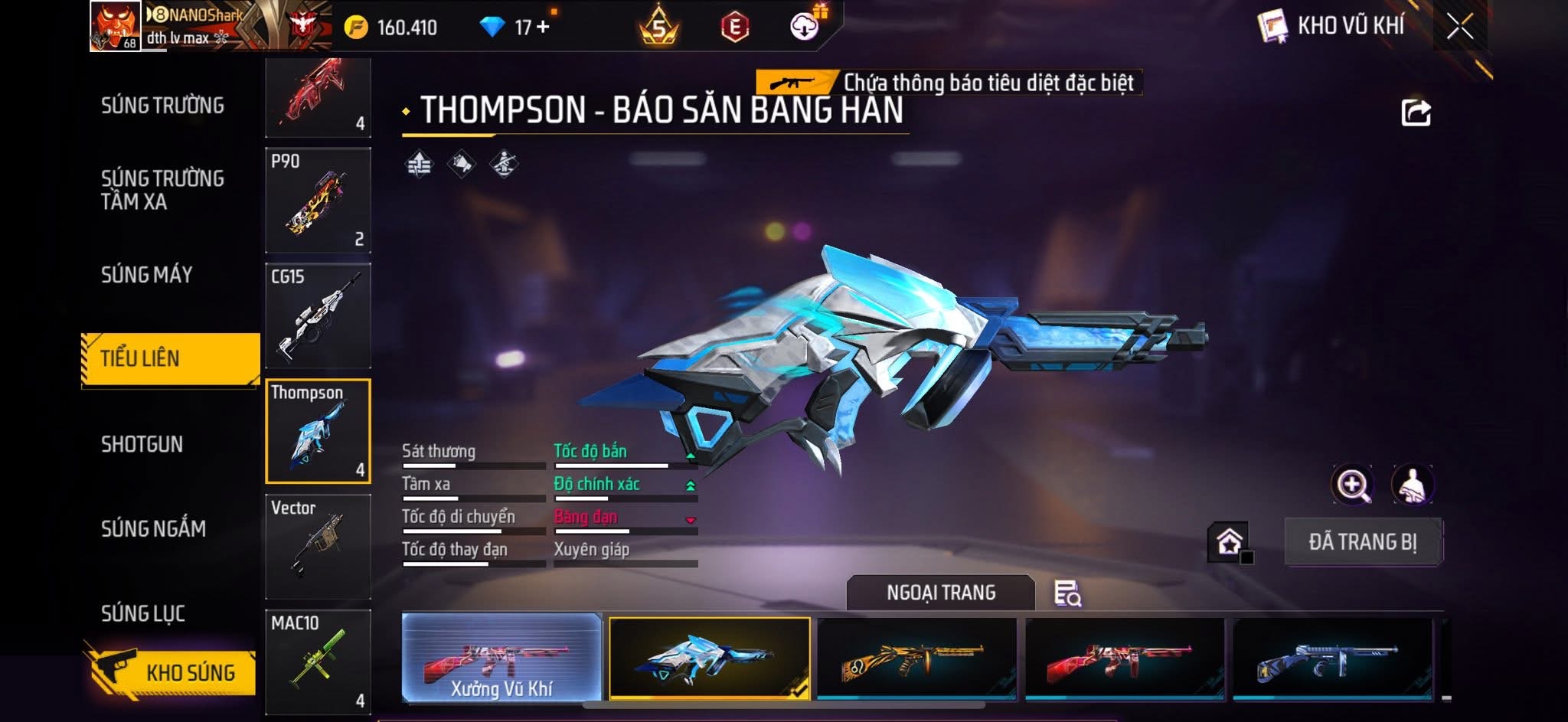
Task: Click the Đã Trang Bị button
Action: click(1363, 542)
